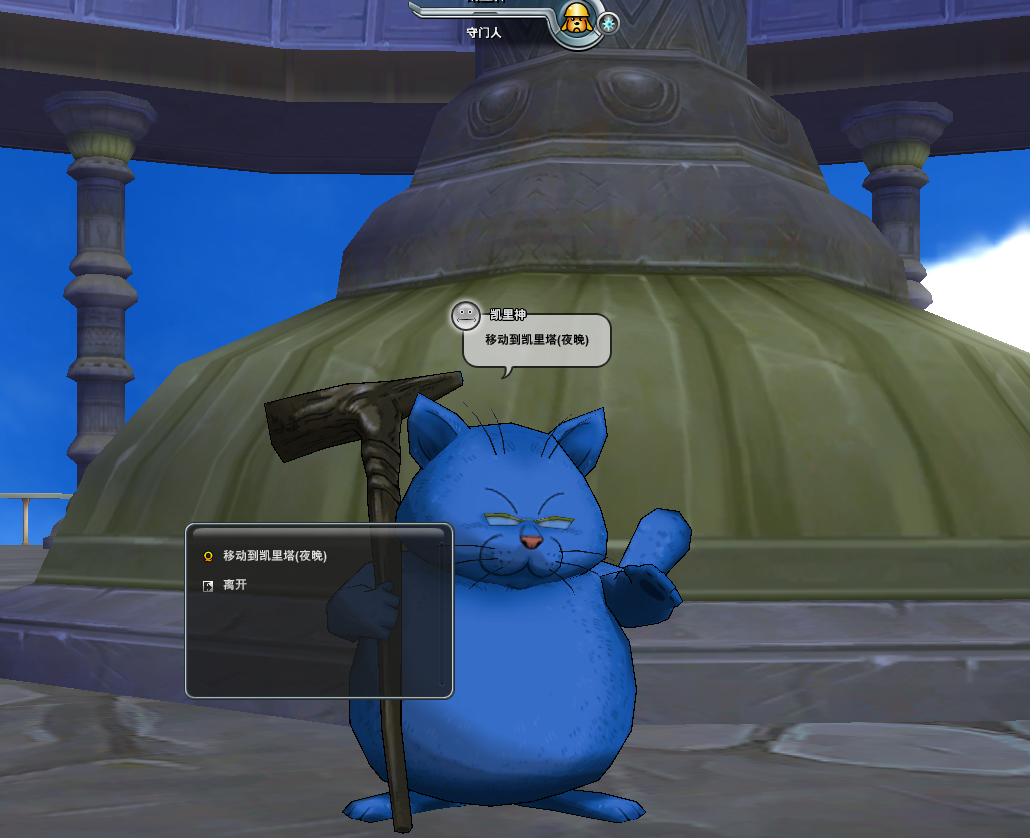Choose the 移动到凯里塔(夜晚) dialogue option
This screenshot has height=838, width=1030.
coord(274,556)
